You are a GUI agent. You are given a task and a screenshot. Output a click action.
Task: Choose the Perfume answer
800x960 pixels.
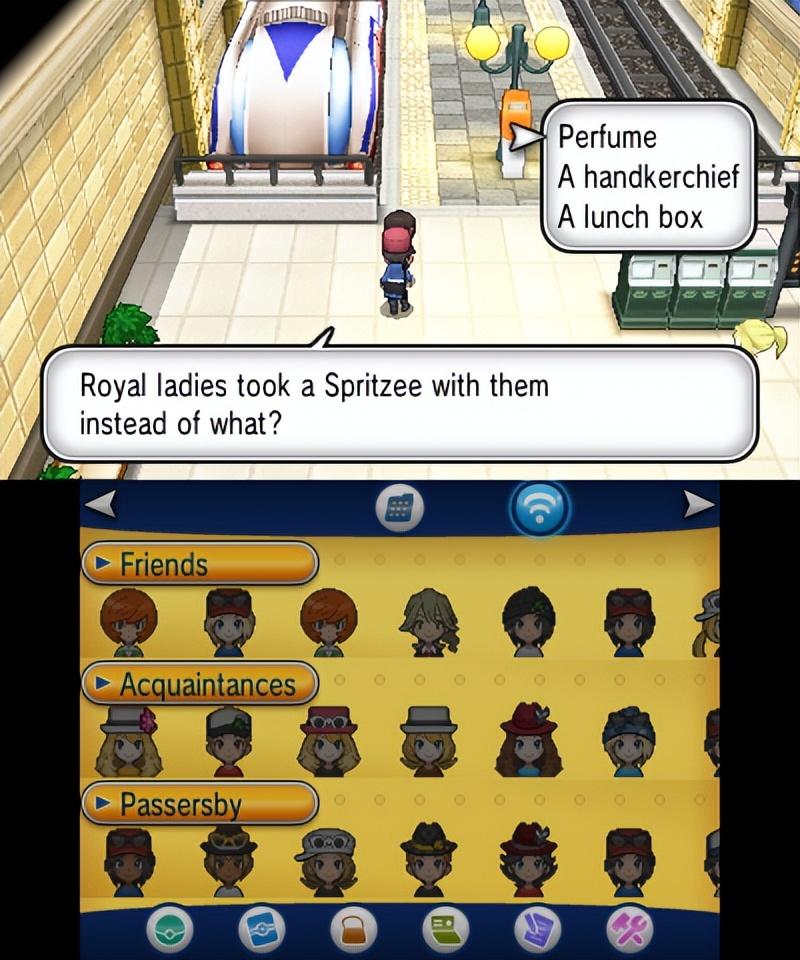607,136
